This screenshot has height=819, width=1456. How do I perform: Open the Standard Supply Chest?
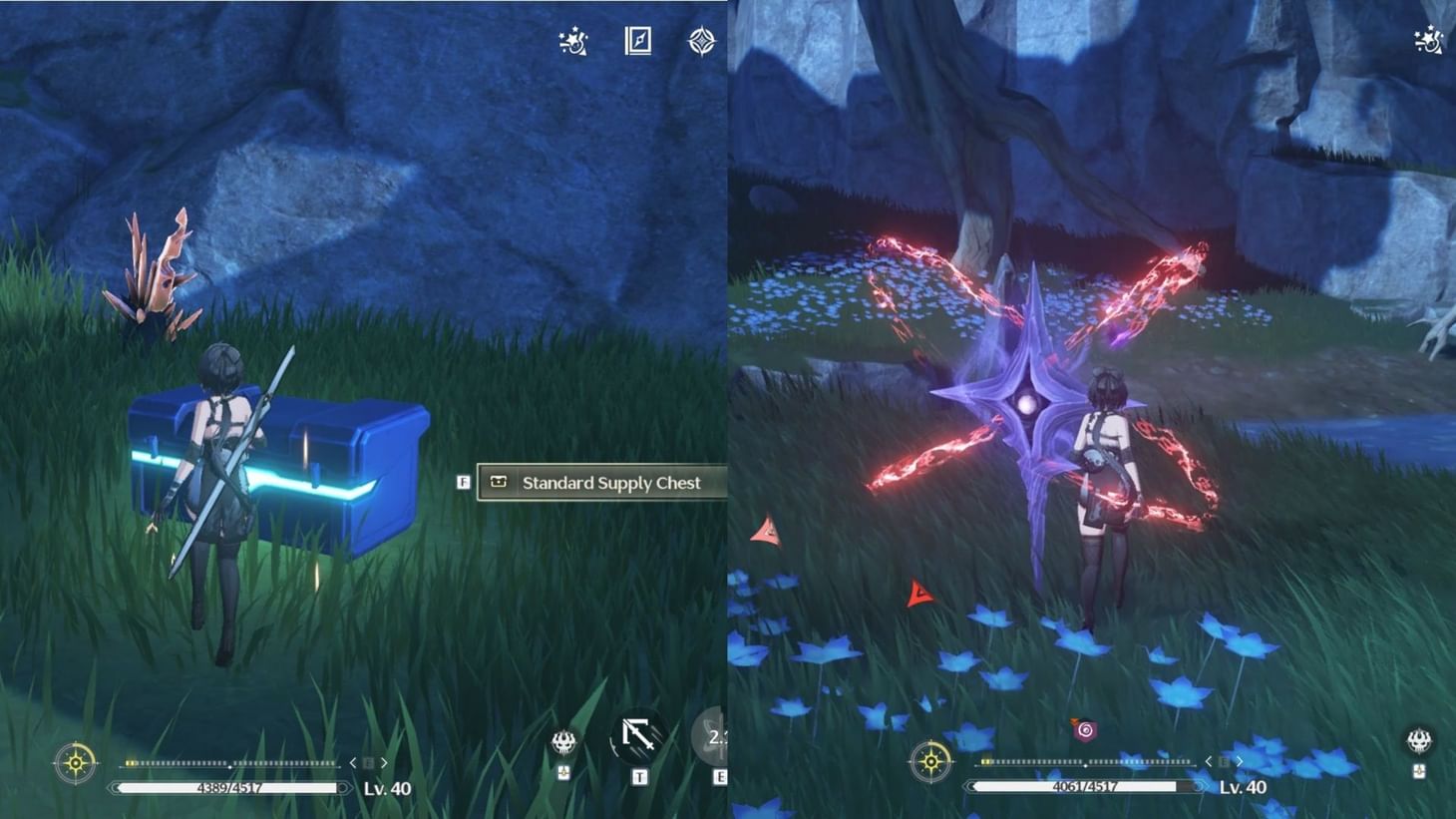pos(598,482)
